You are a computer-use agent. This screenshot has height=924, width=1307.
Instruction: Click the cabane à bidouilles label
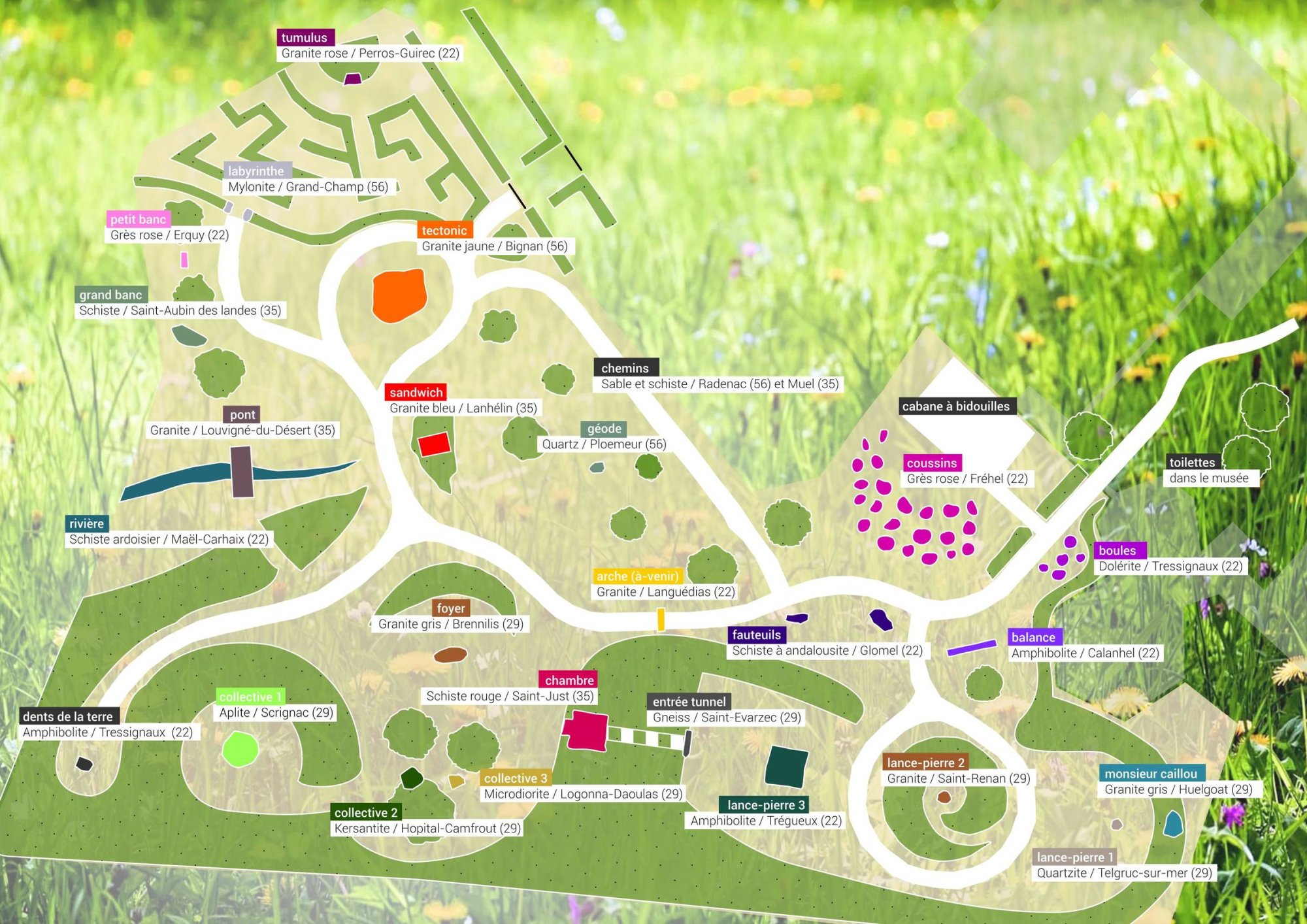[955, 406]
